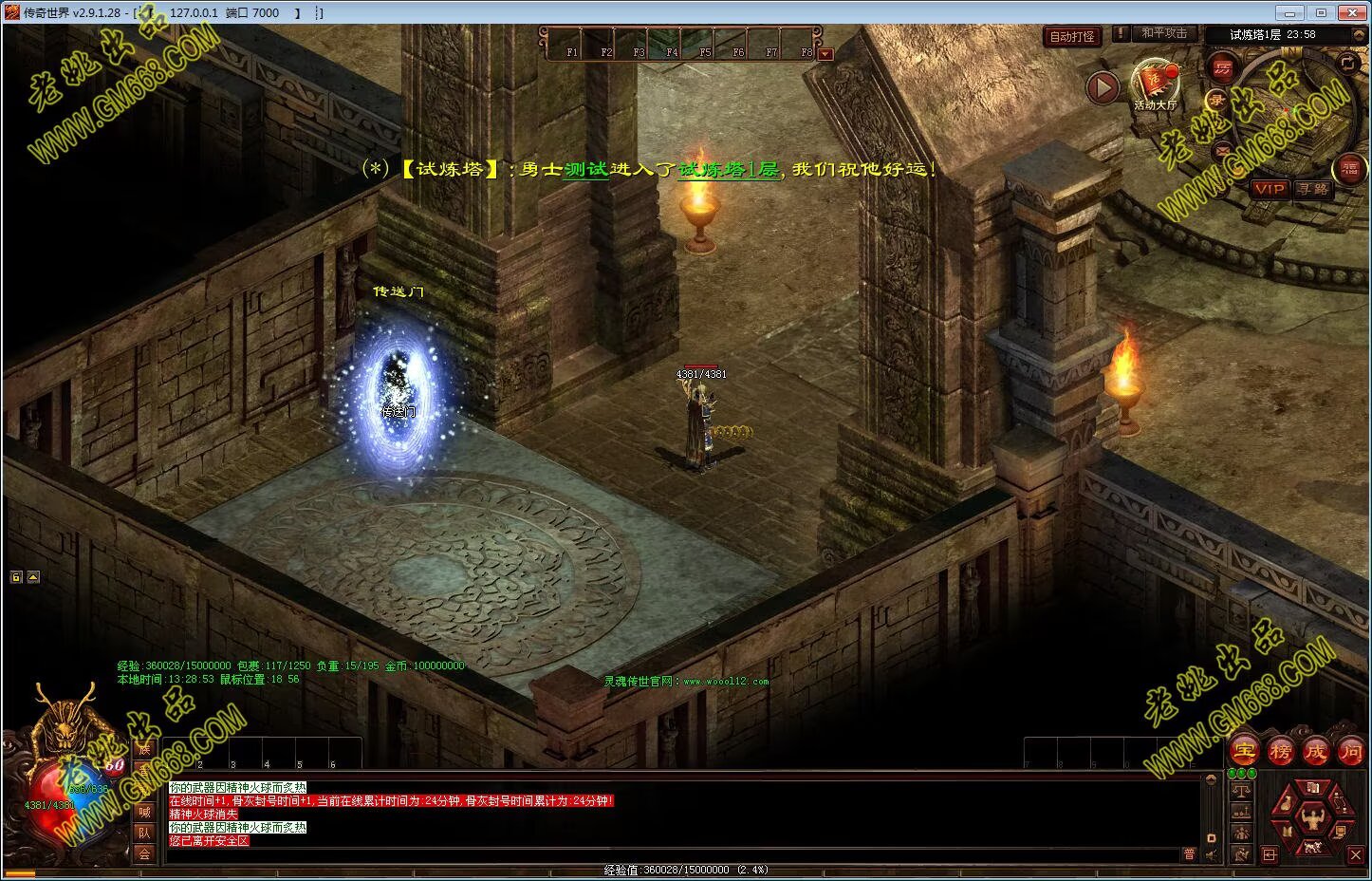Open the VIP panel
Viewport: 1372px width, 881px height.
point(1269,189)
